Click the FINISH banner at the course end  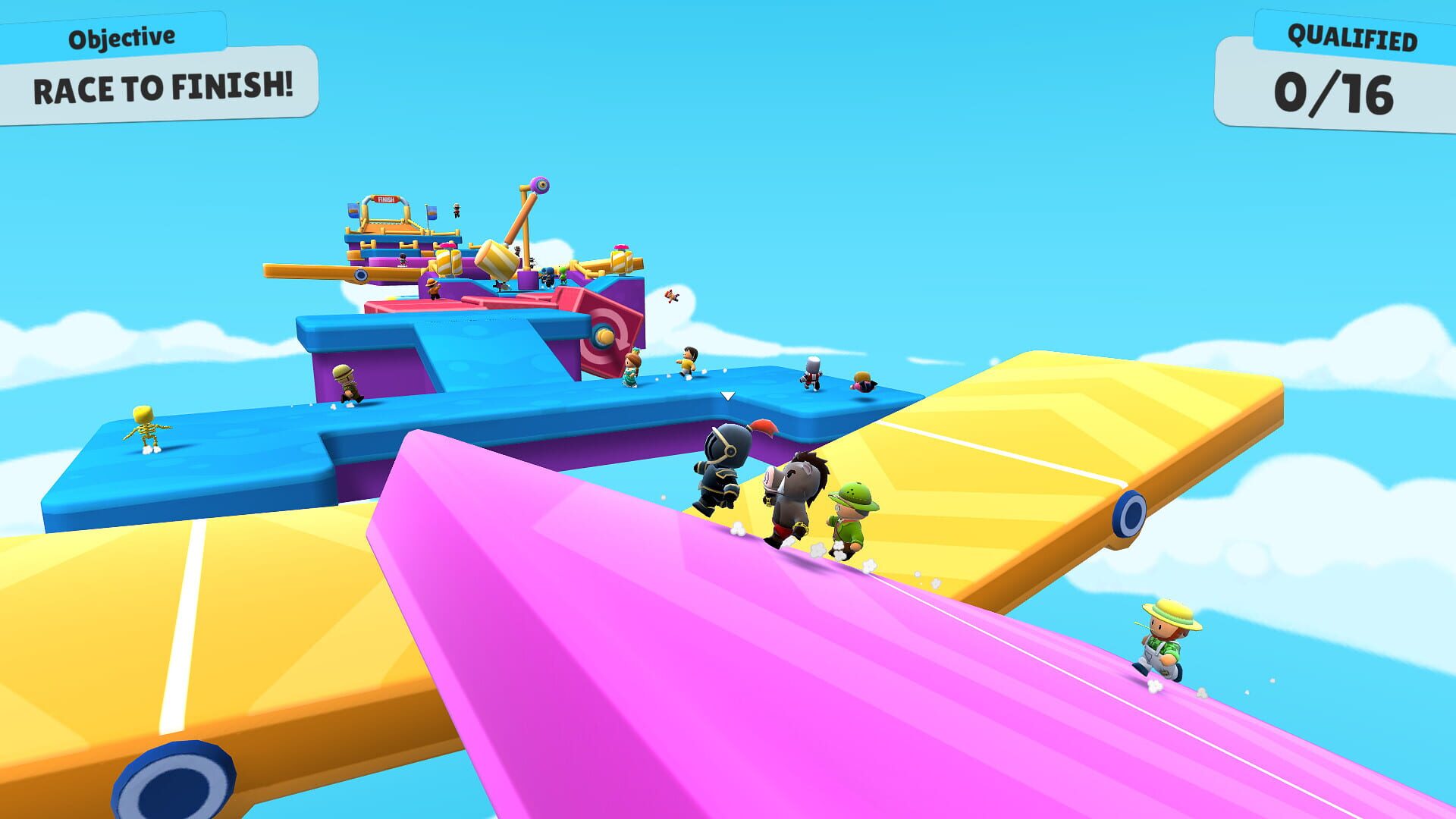pyautogui.click(x=385, y=199)
